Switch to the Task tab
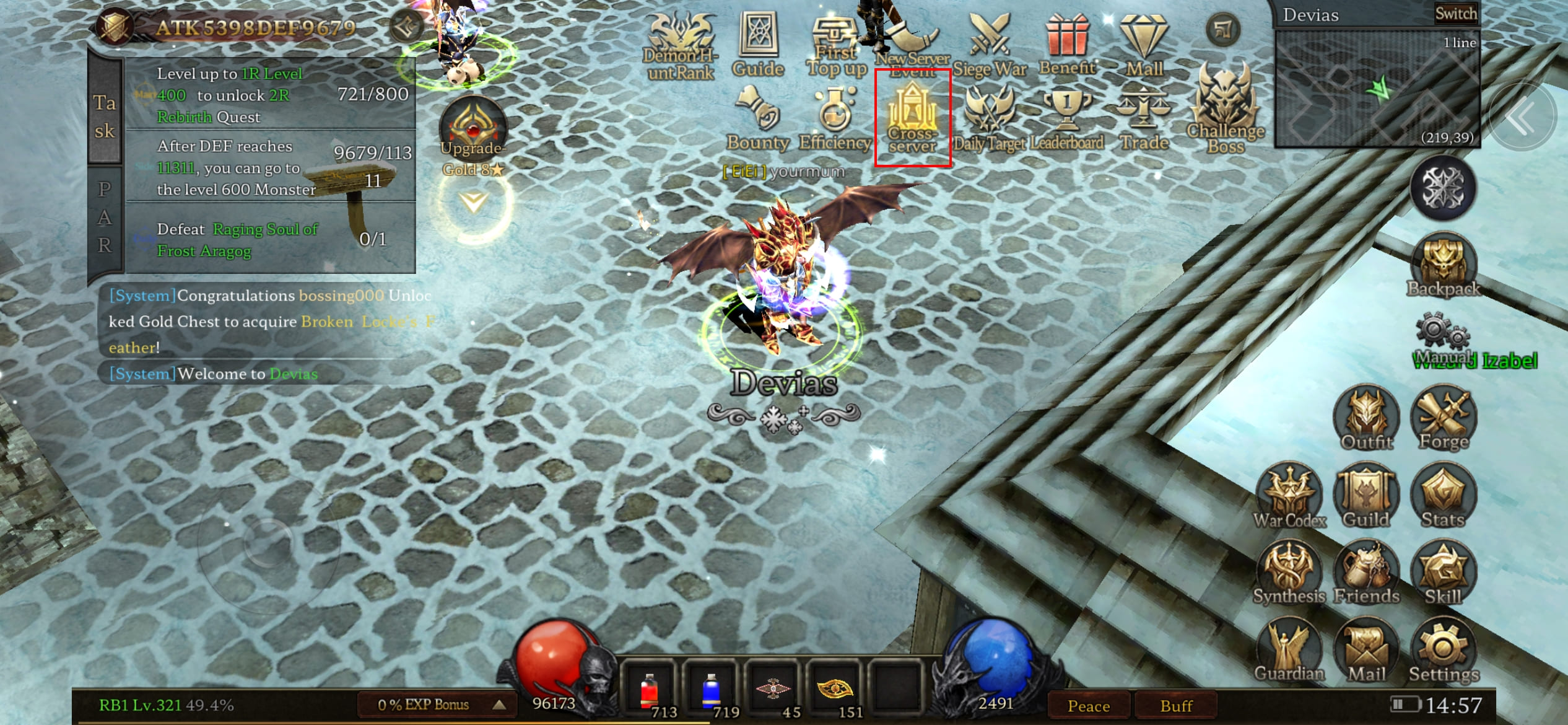Image resolution: width=1568 pixels, height=725 pixels. pyautogui.click(x=105, y=116)
